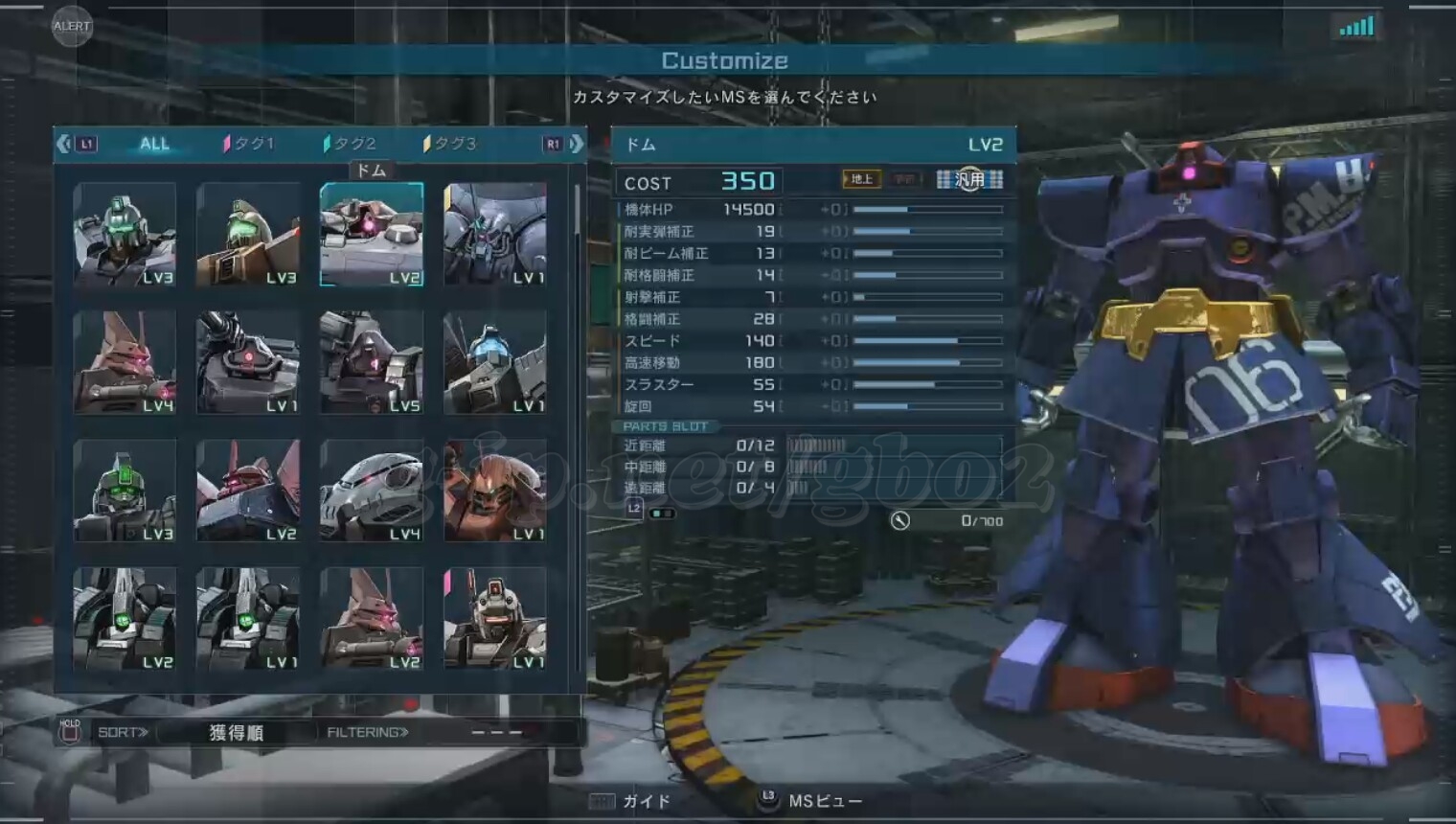Change the 獲得順 sort order
The width and height of the screenshot is (1456, 824).
click(236, 733)
